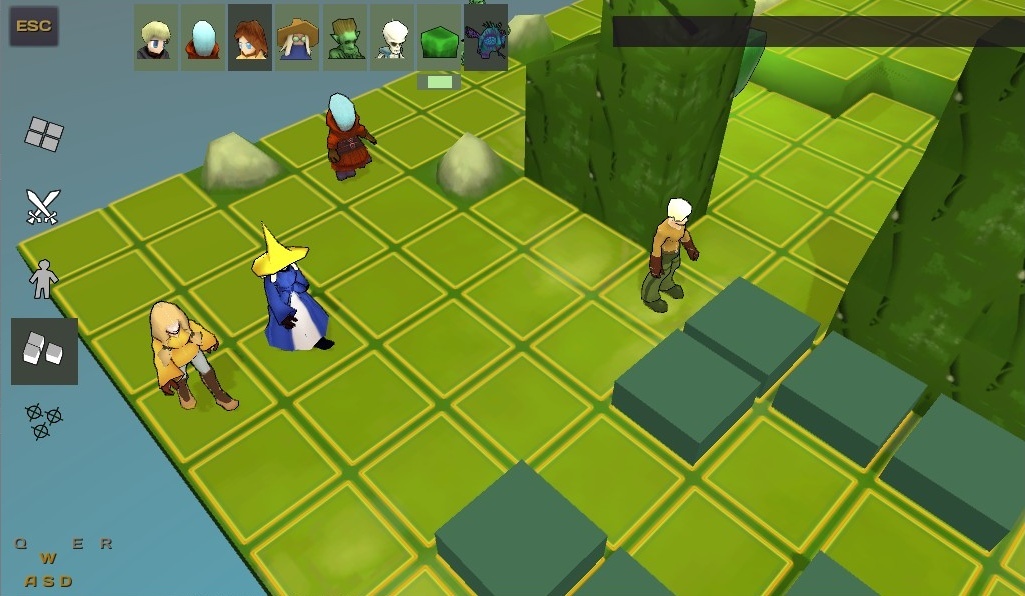The height and width of the screenshot is (596, 1025).
Task: Select the white cubes block tool
Action: coord(44,351)
